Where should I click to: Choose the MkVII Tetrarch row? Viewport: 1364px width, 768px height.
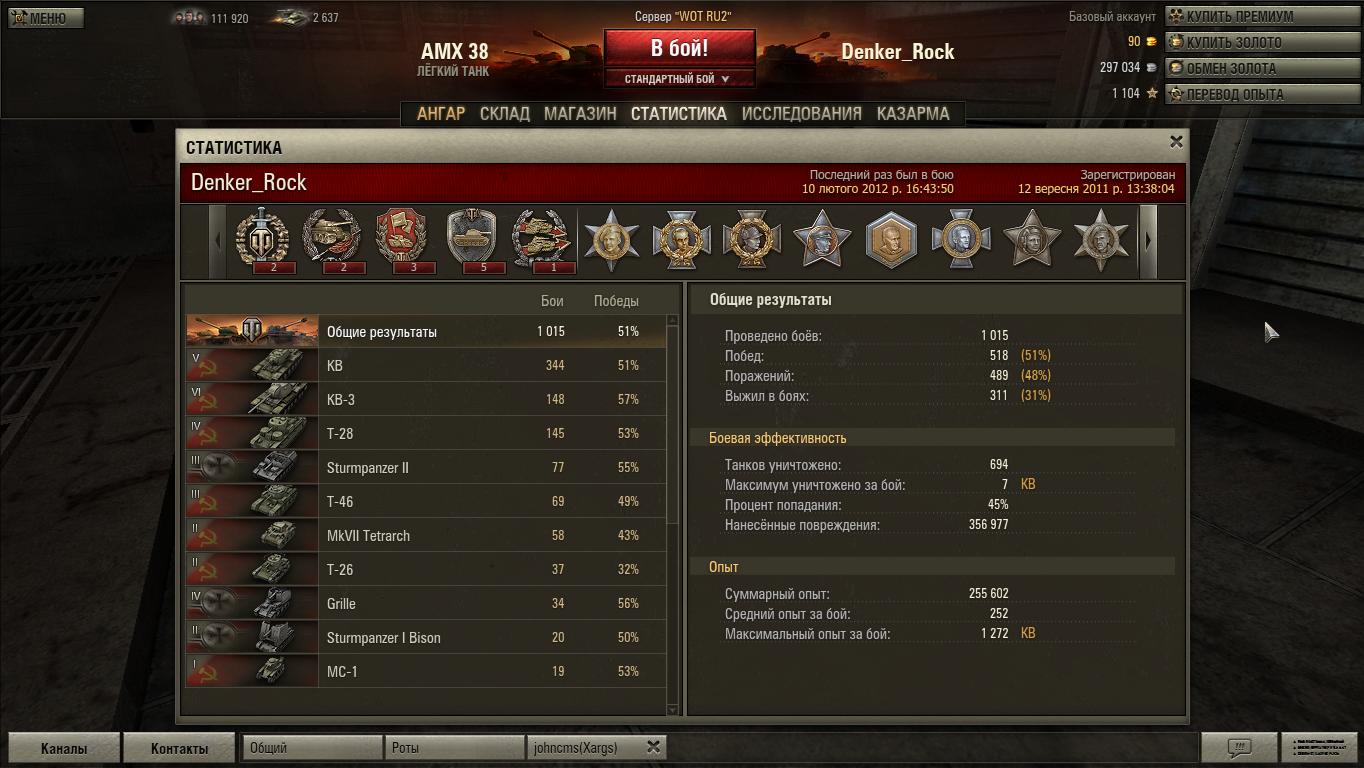[x=426, y=535]
